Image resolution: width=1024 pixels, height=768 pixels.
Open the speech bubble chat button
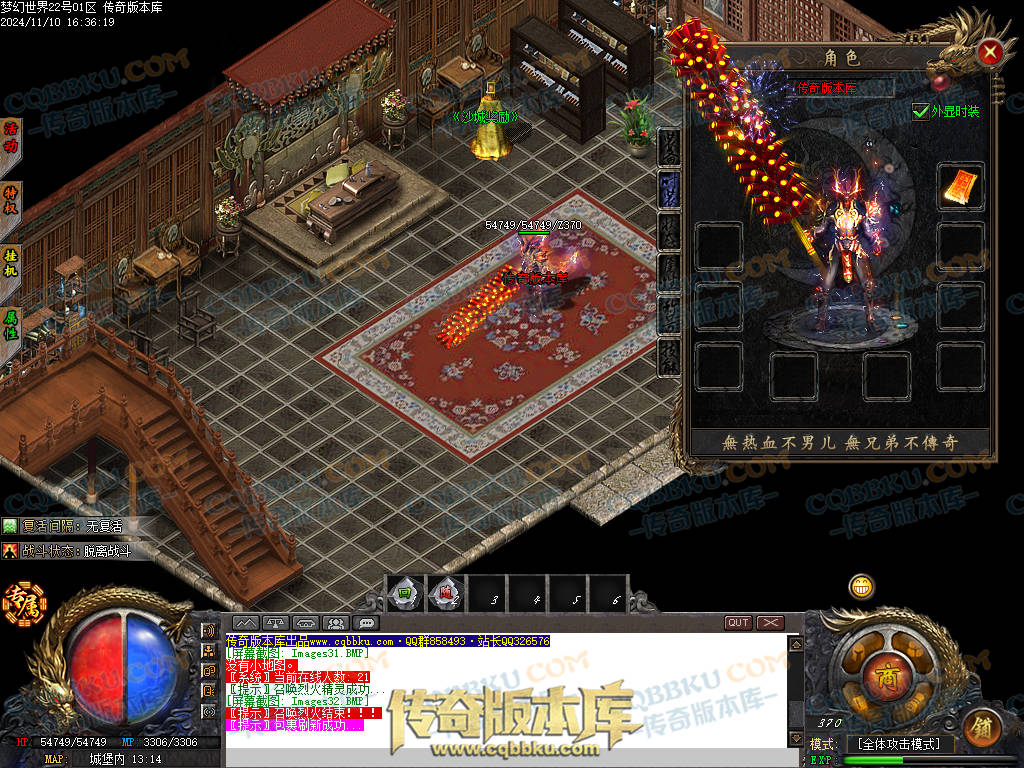(x=365, y=623)
